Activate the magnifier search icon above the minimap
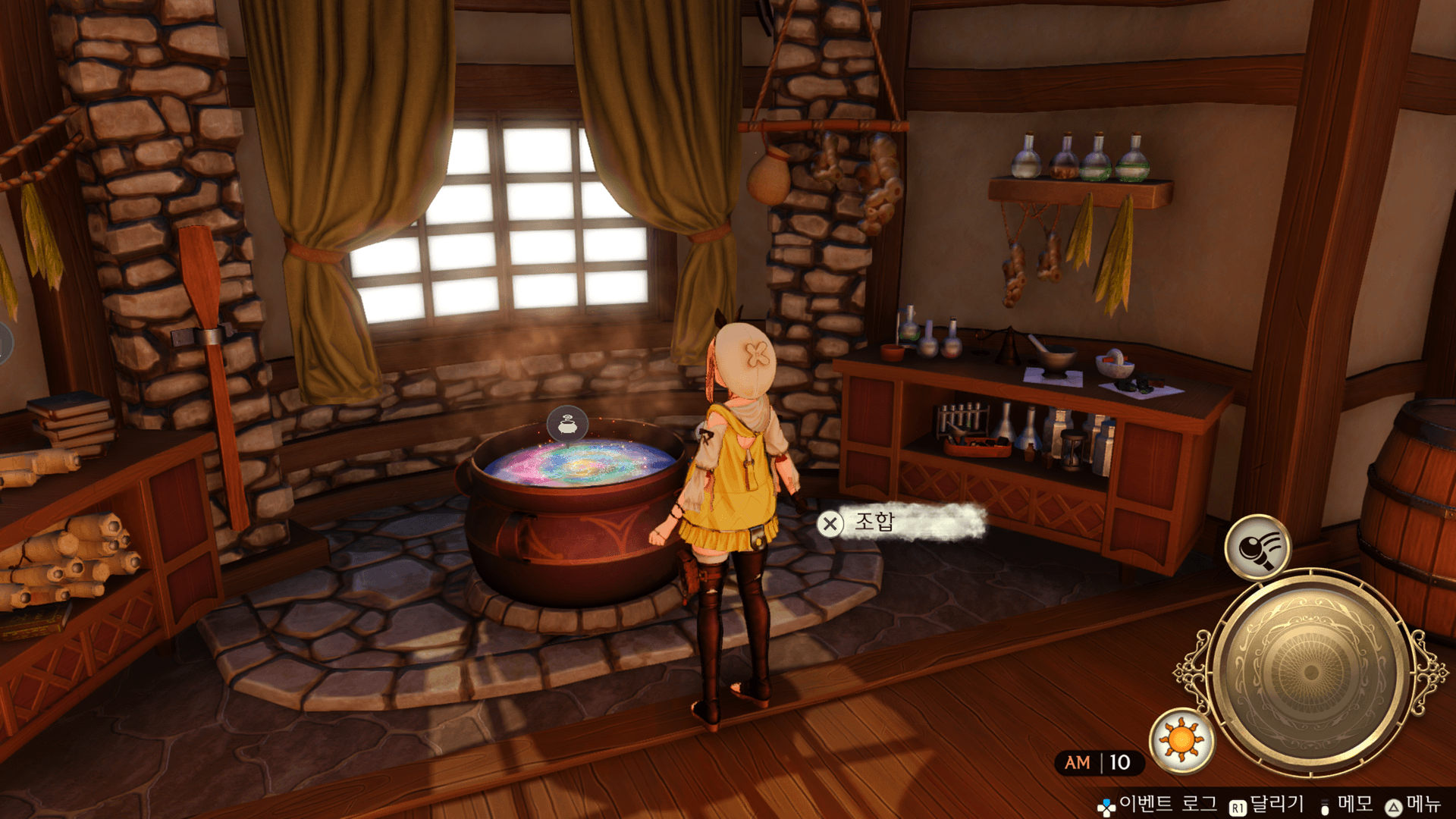 tap(1257, 548)
